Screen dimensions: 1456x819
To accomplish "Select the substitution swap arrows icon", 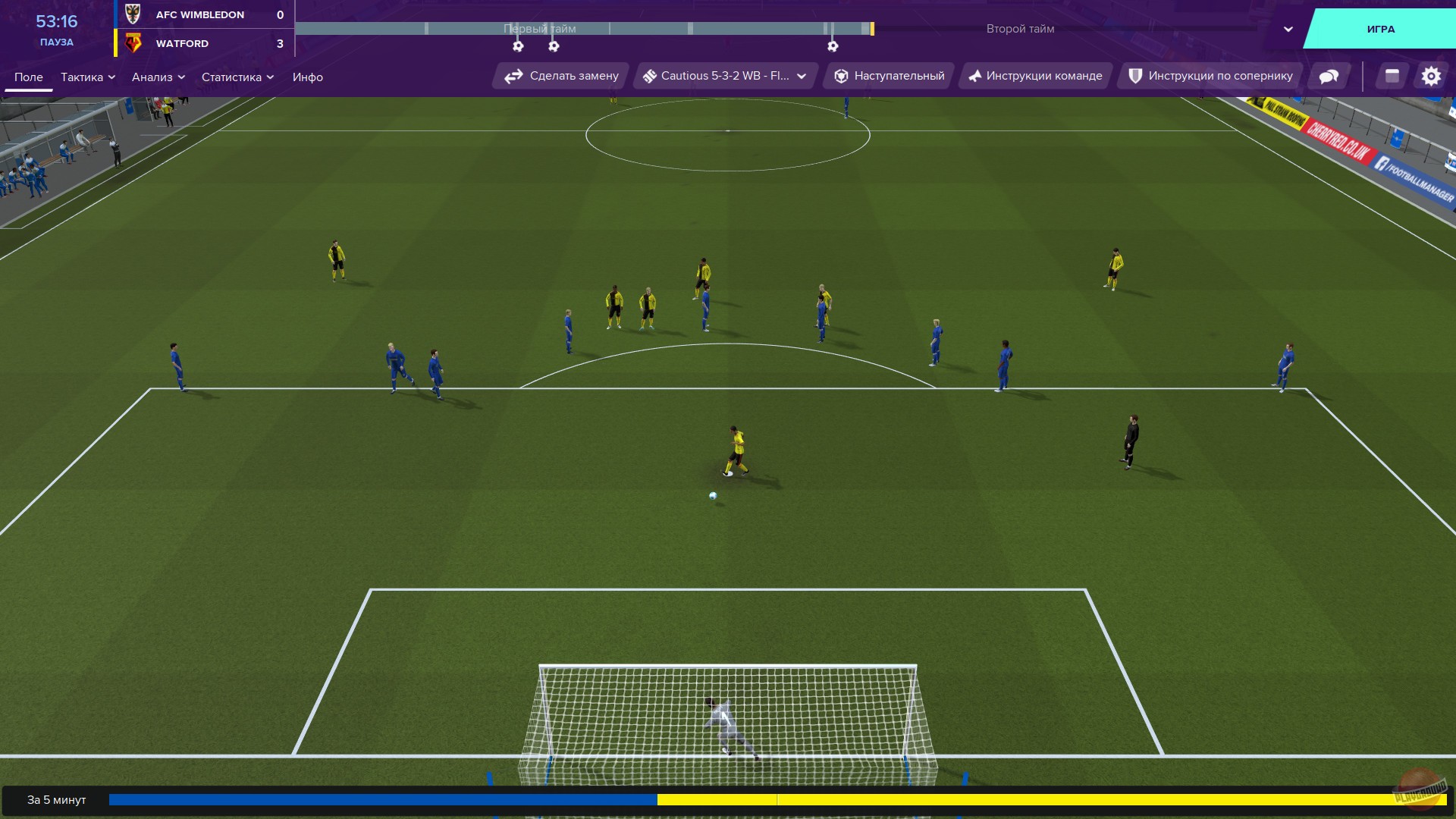I will (513, 76).
